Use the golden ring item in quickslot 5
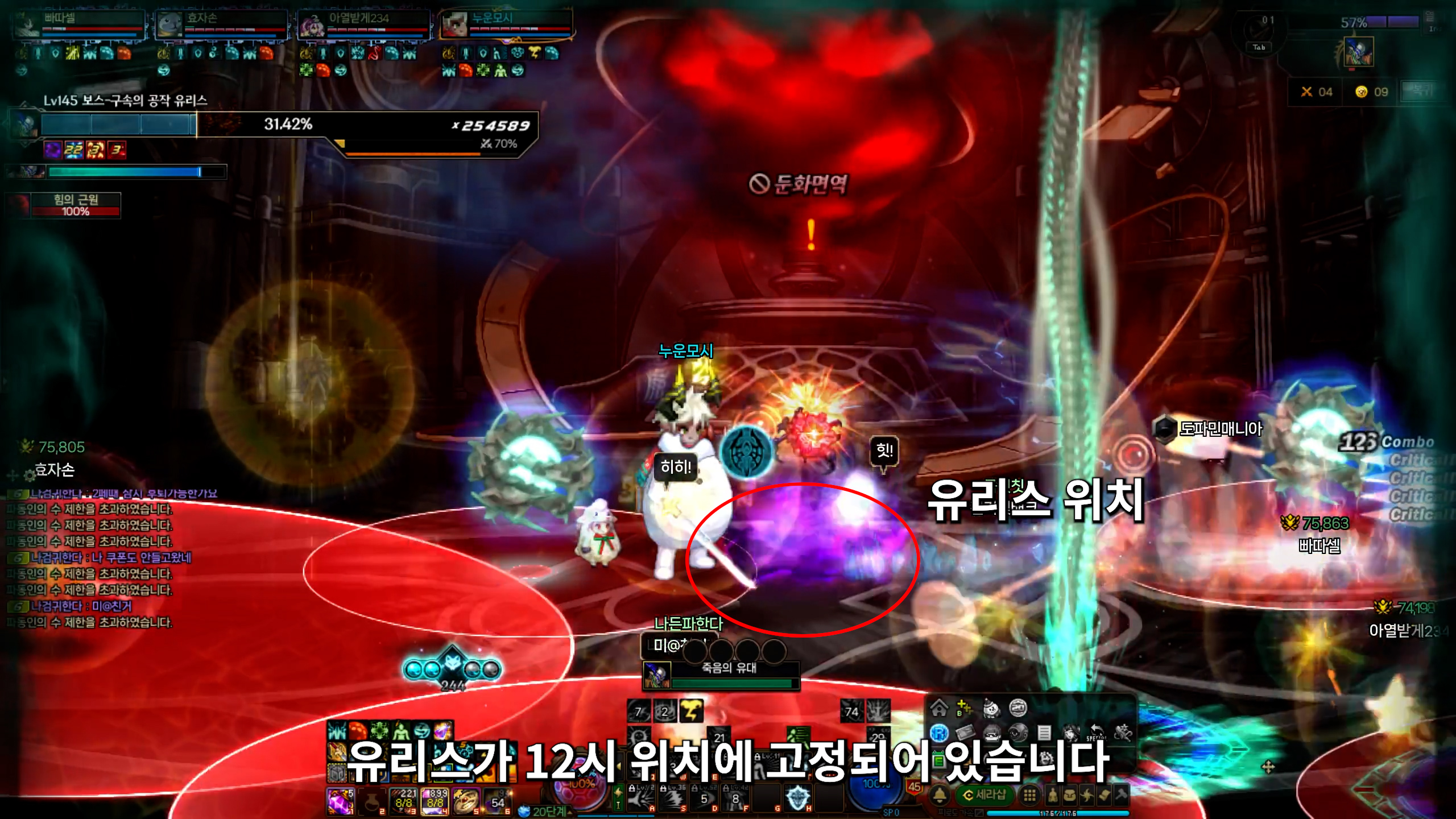 click(466, 801)
